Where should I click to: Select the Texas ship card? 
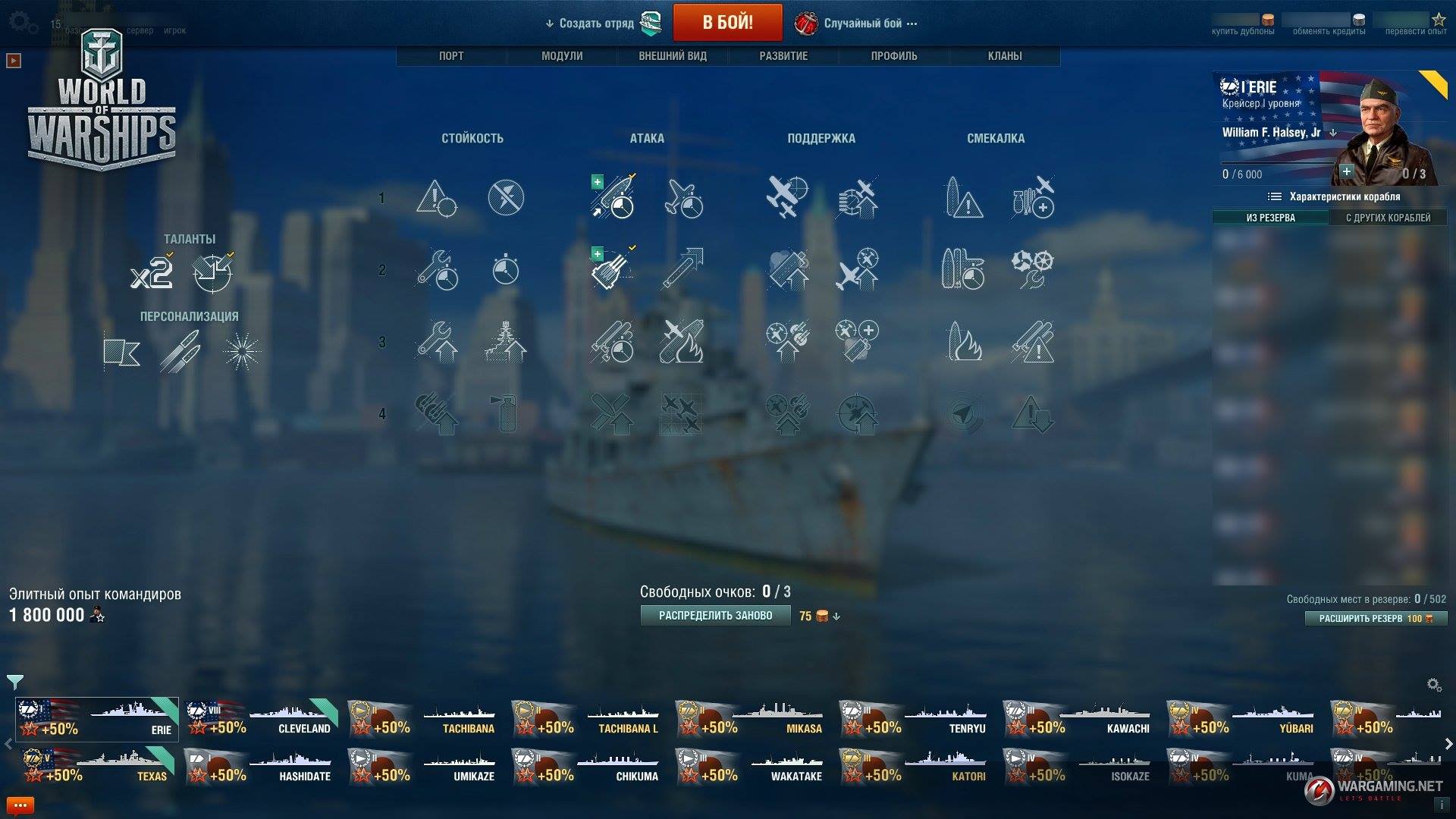97,766
